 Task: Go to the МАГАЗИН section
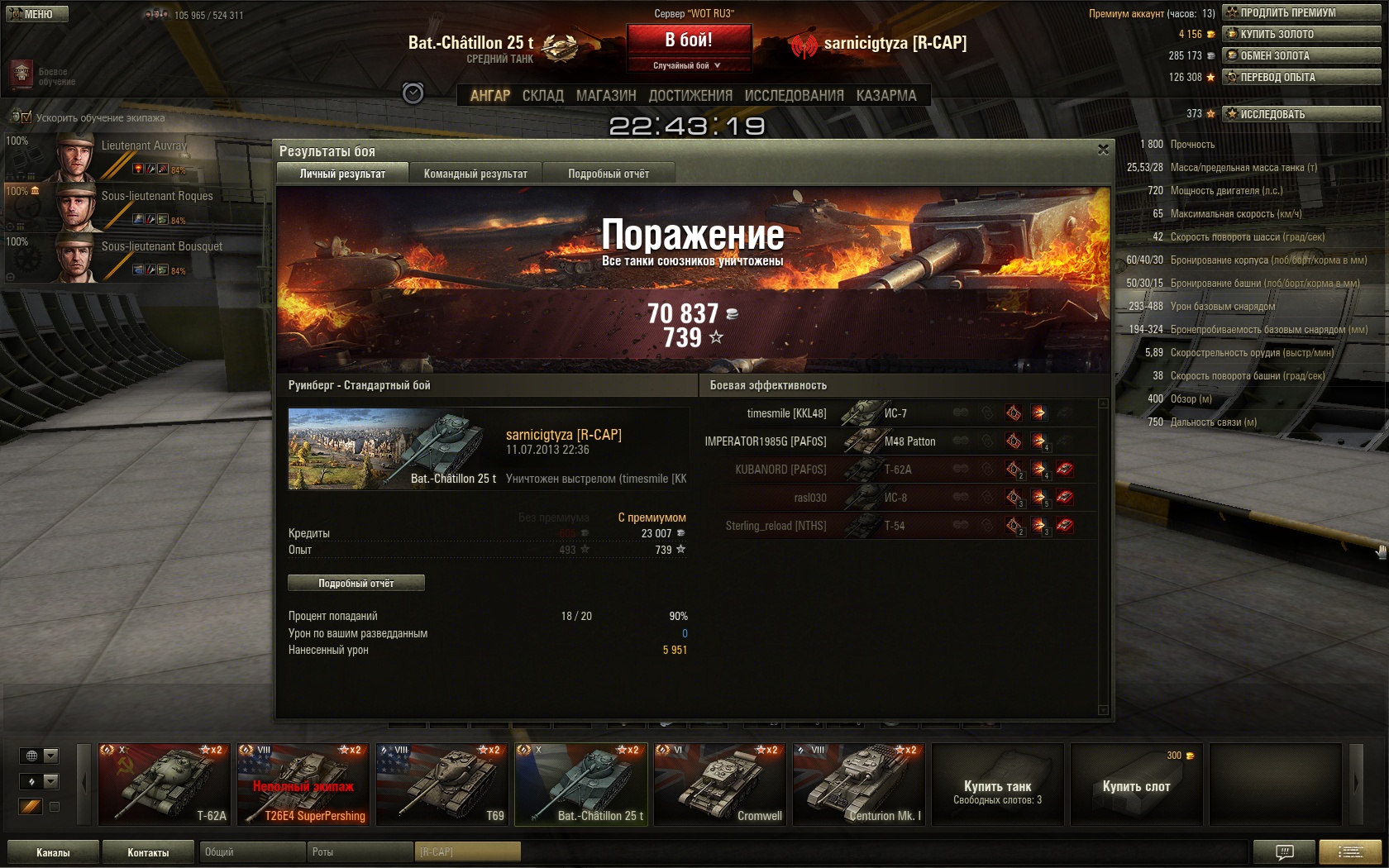coord(606,96)
